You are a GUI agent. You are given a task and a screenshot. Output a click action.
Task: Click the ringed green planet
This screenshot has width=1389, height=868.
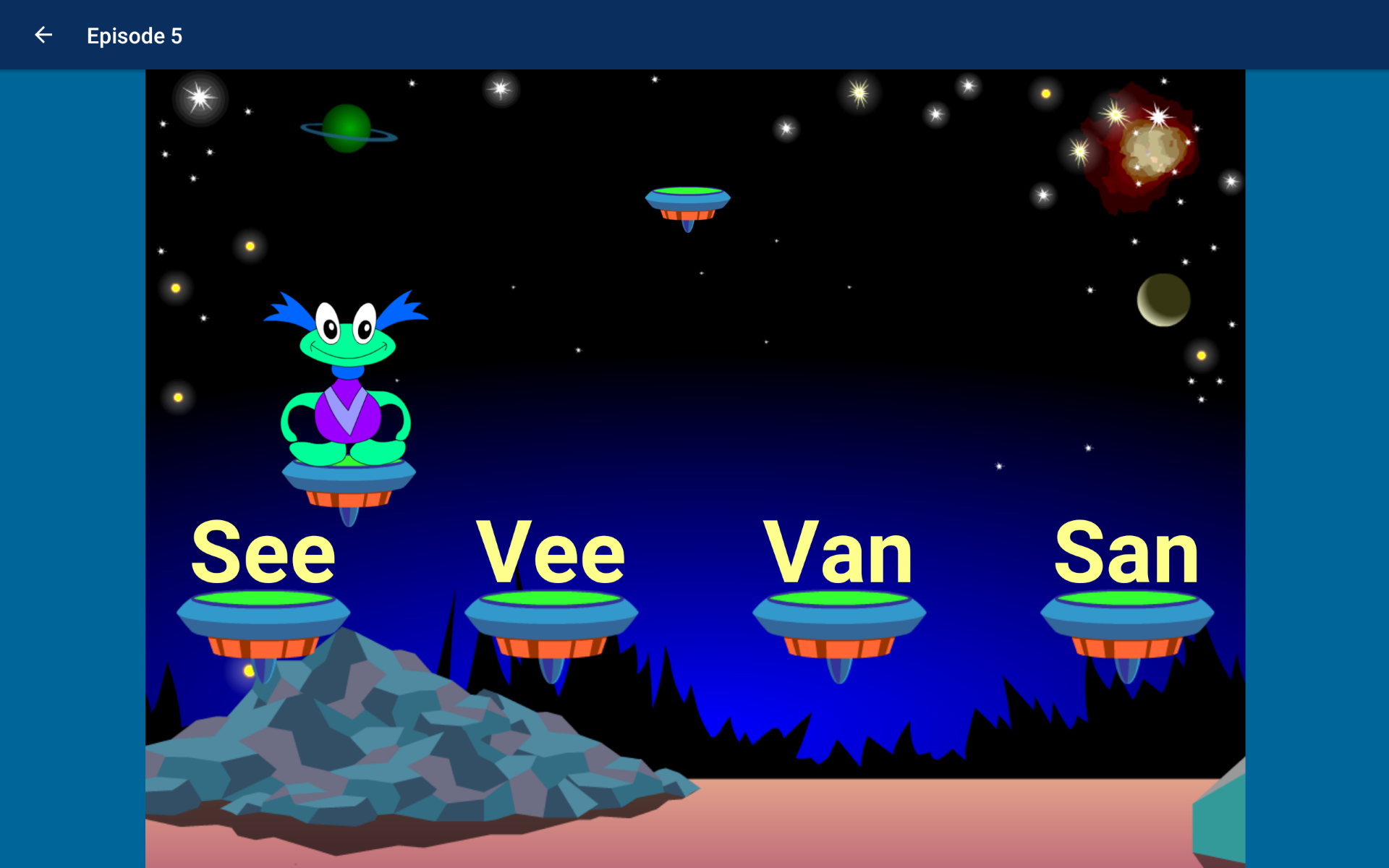347,129
